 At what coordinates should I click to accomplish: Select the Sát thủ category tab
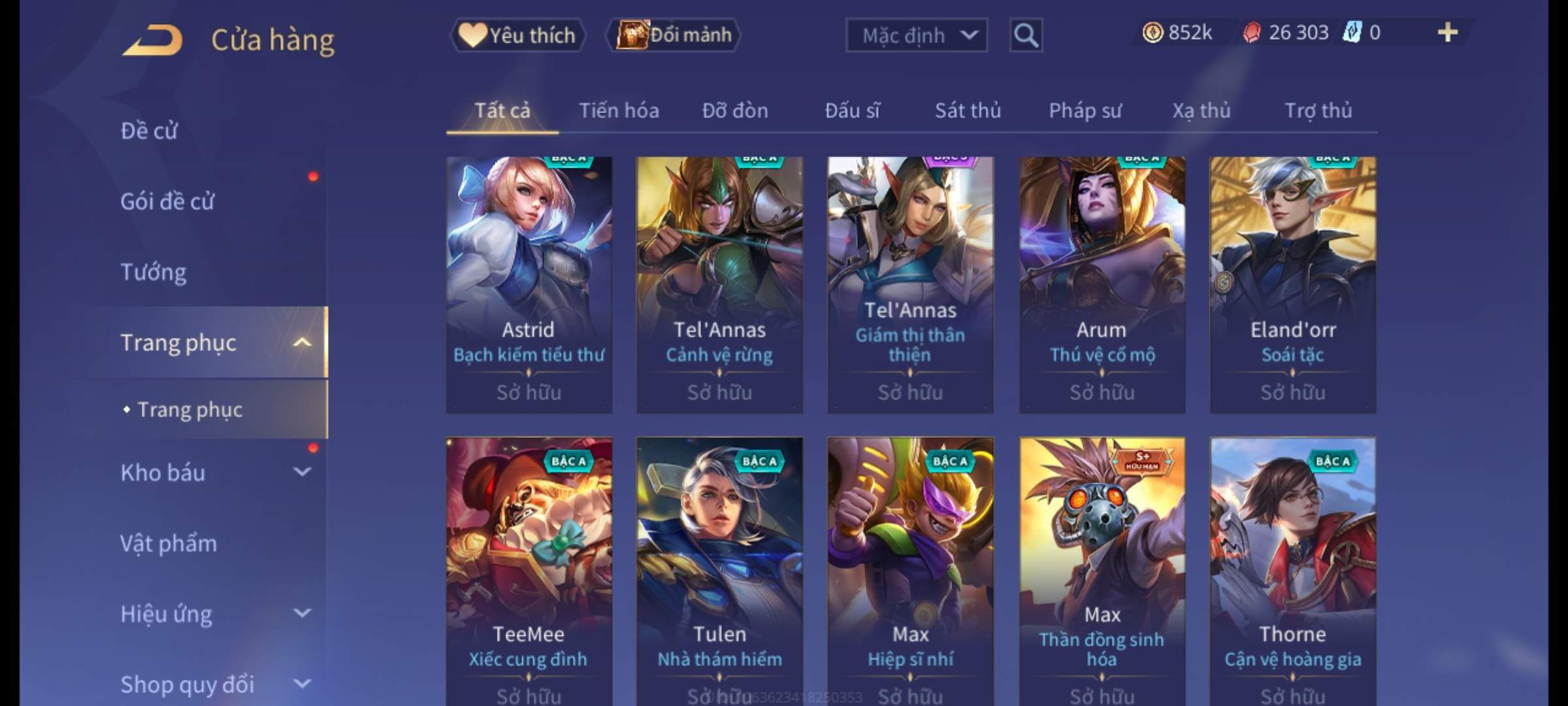[x=968, y=110]
